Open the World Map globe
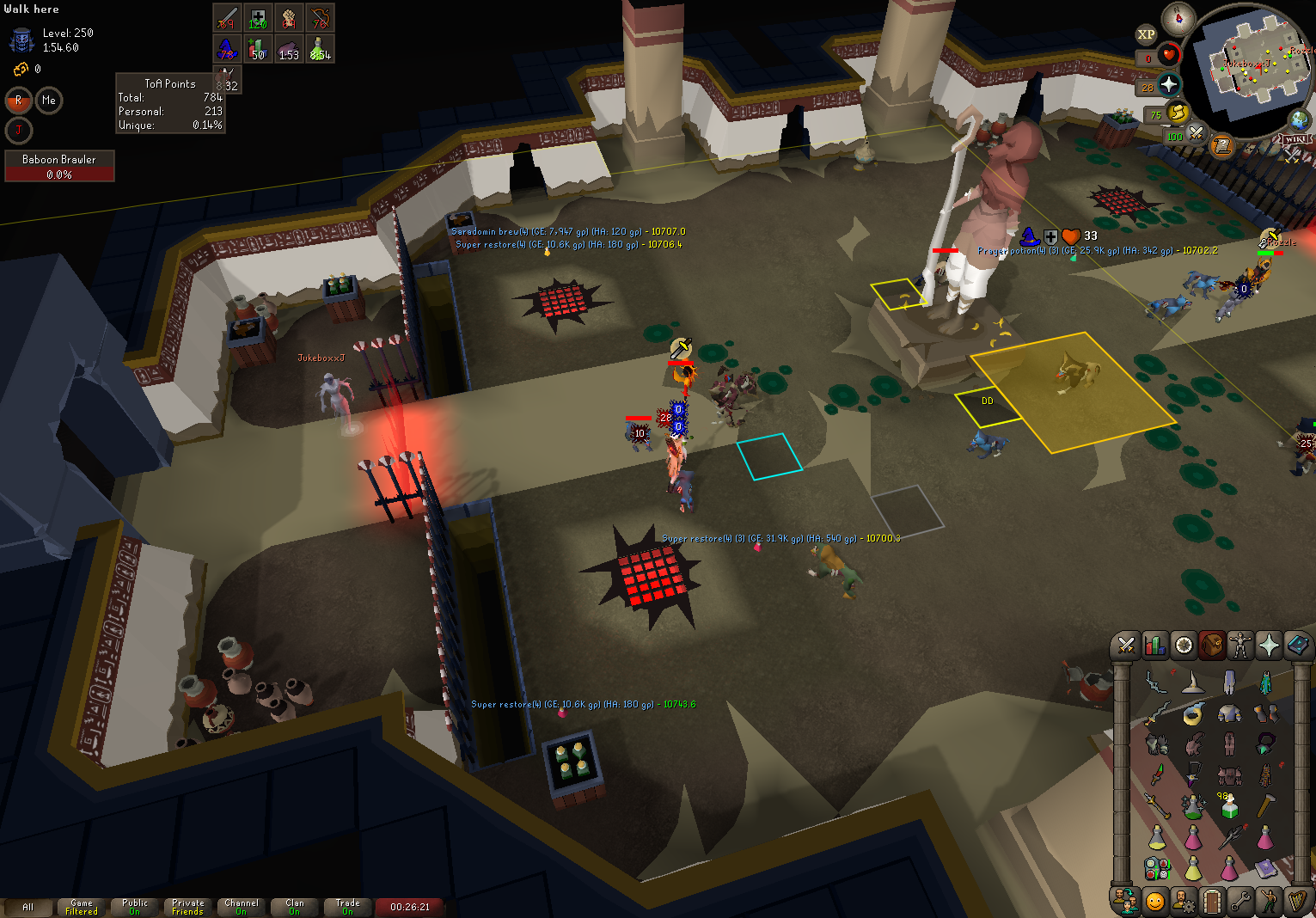This screenshot has height=918, width=1316. point(1300,119)
